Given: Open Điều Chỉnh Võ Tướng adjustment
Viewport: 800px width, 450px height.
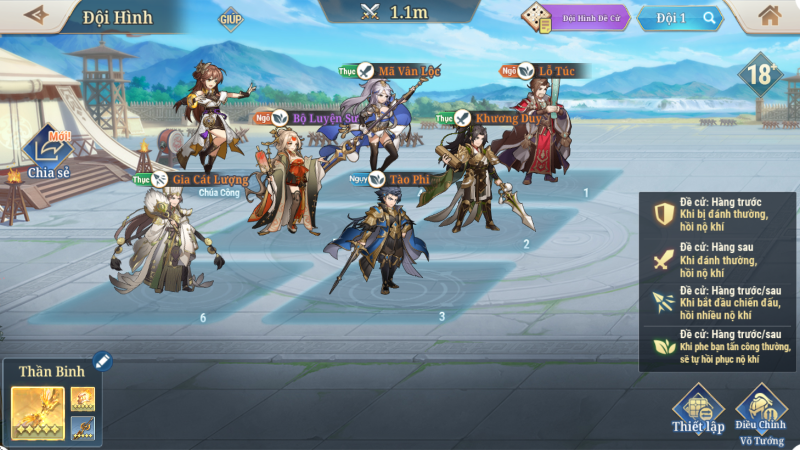Looking at the screenshot, I should point(762,410).
